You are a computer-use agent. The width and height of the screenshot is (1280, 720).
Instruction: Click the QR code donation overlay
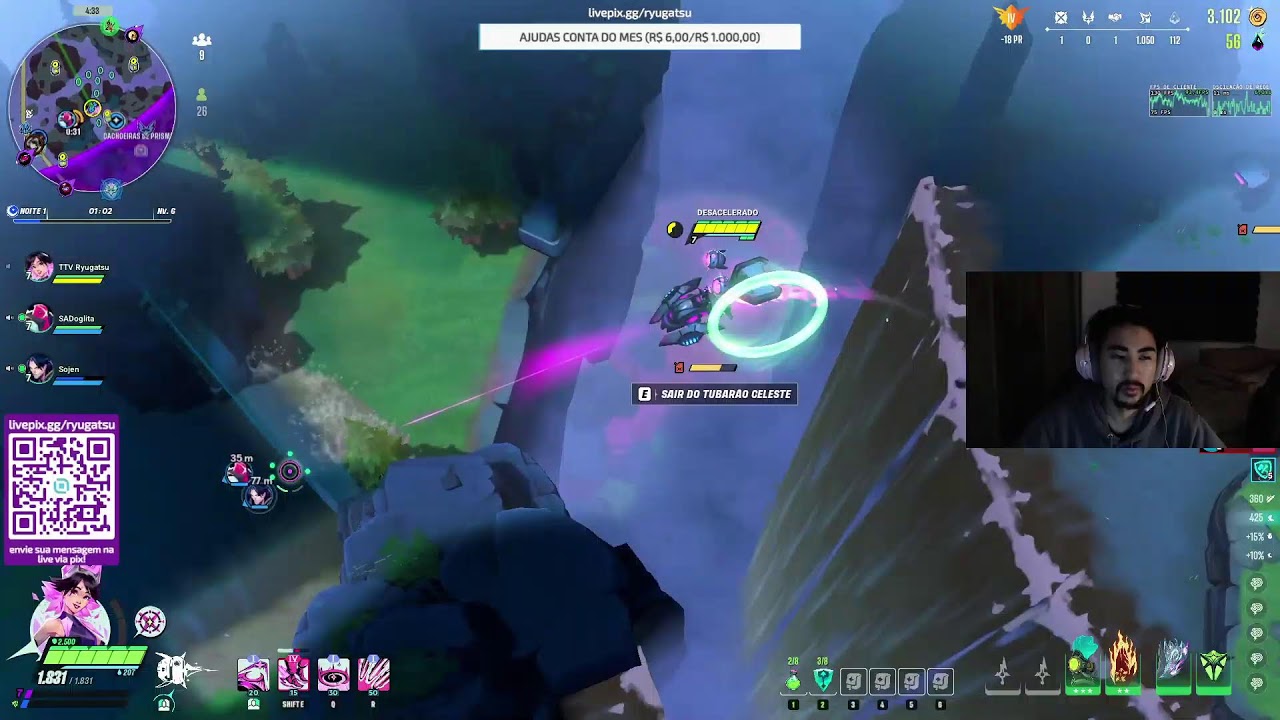[x=62, y=487]
